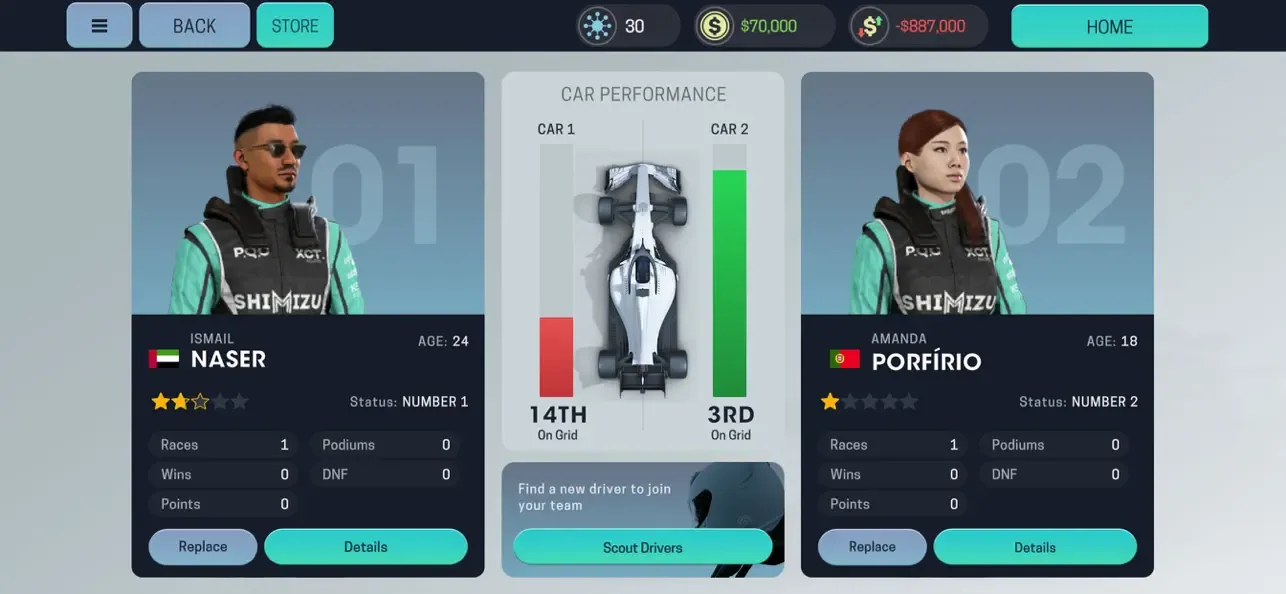The image size is (1286, 594).
Task: Select the $70,000 cash balance pill
Action: coord(765,26)
